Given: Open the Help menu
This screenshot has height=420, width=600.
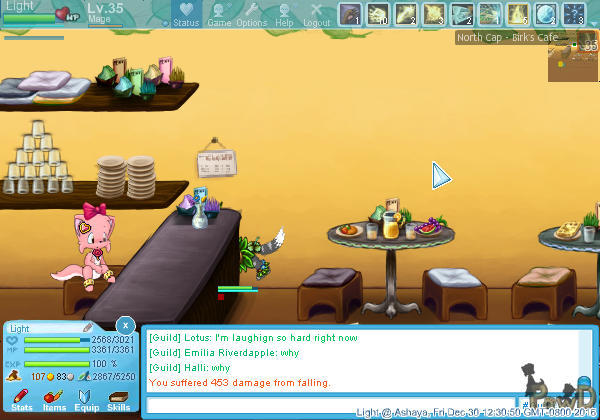Looking at the screenshot, I should pos(284,14).
